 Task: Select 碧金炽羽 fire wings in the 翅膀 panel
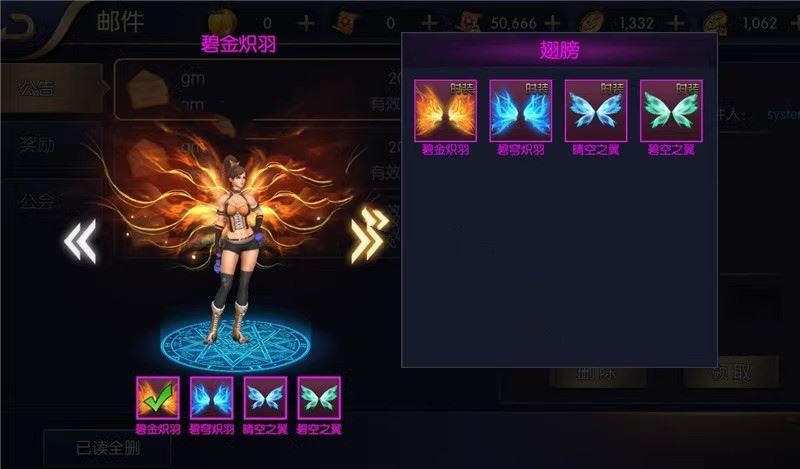(x=445, y=111)
